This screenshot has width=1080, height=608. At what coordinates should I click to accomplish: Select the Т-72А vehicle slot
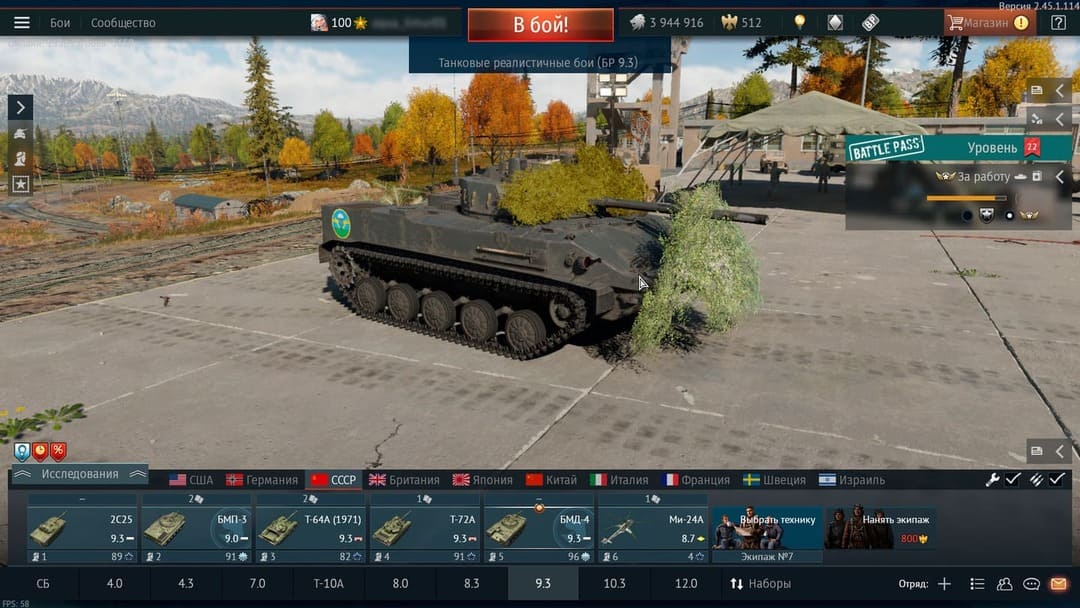coord(425,528)
